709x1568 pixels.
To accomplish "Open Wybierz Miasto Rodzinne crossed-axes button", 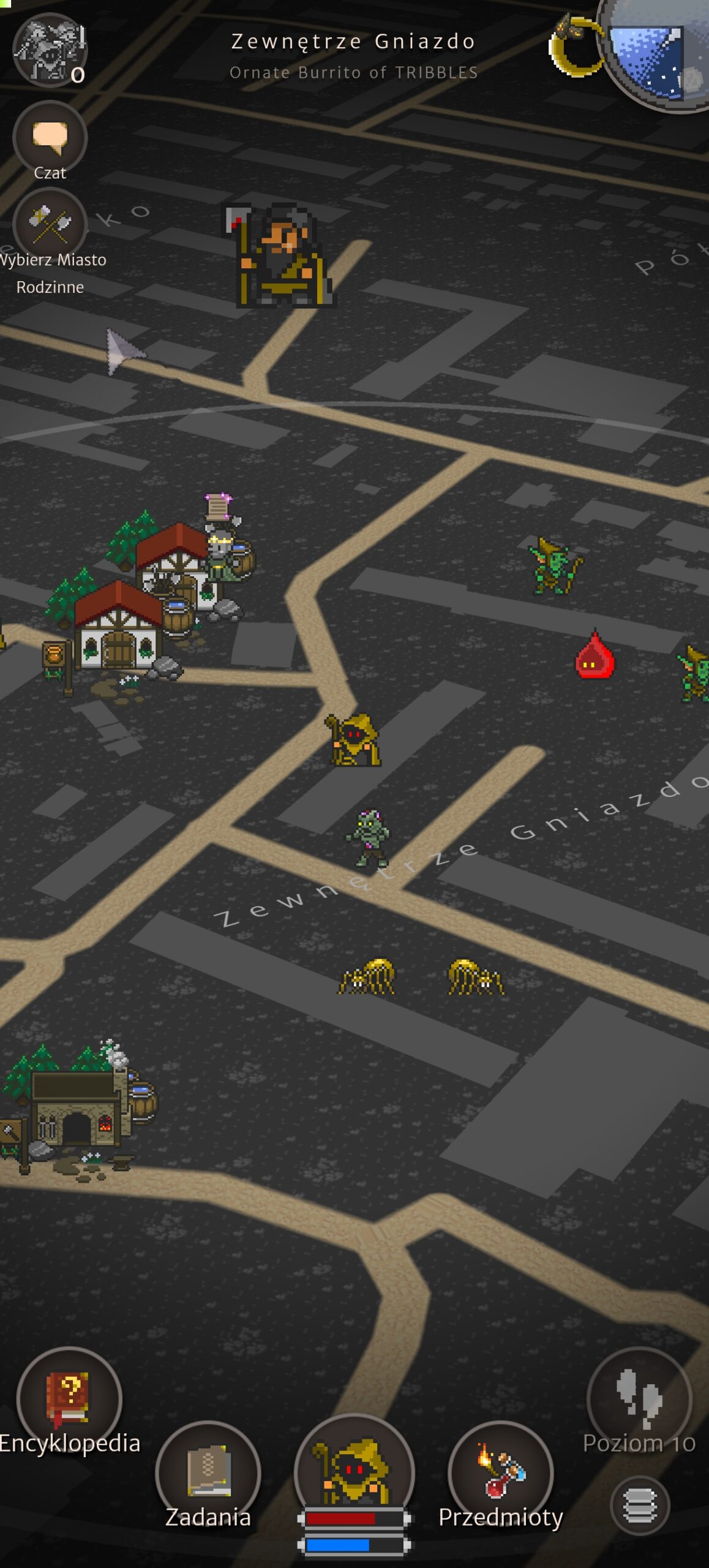I will pos(50,224).
